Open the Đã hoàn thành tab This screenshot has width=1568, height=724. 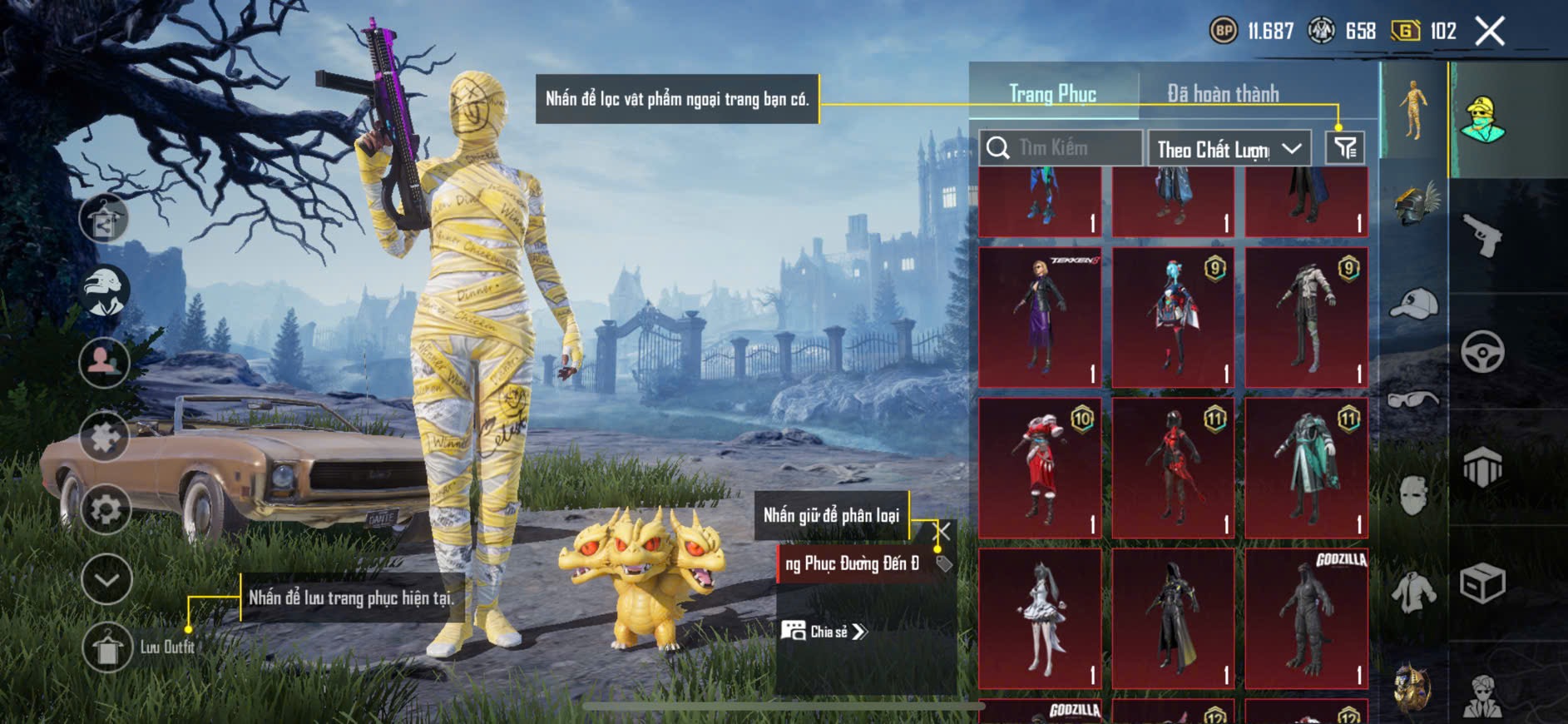pyautogui.click(x=1222, y=94)
